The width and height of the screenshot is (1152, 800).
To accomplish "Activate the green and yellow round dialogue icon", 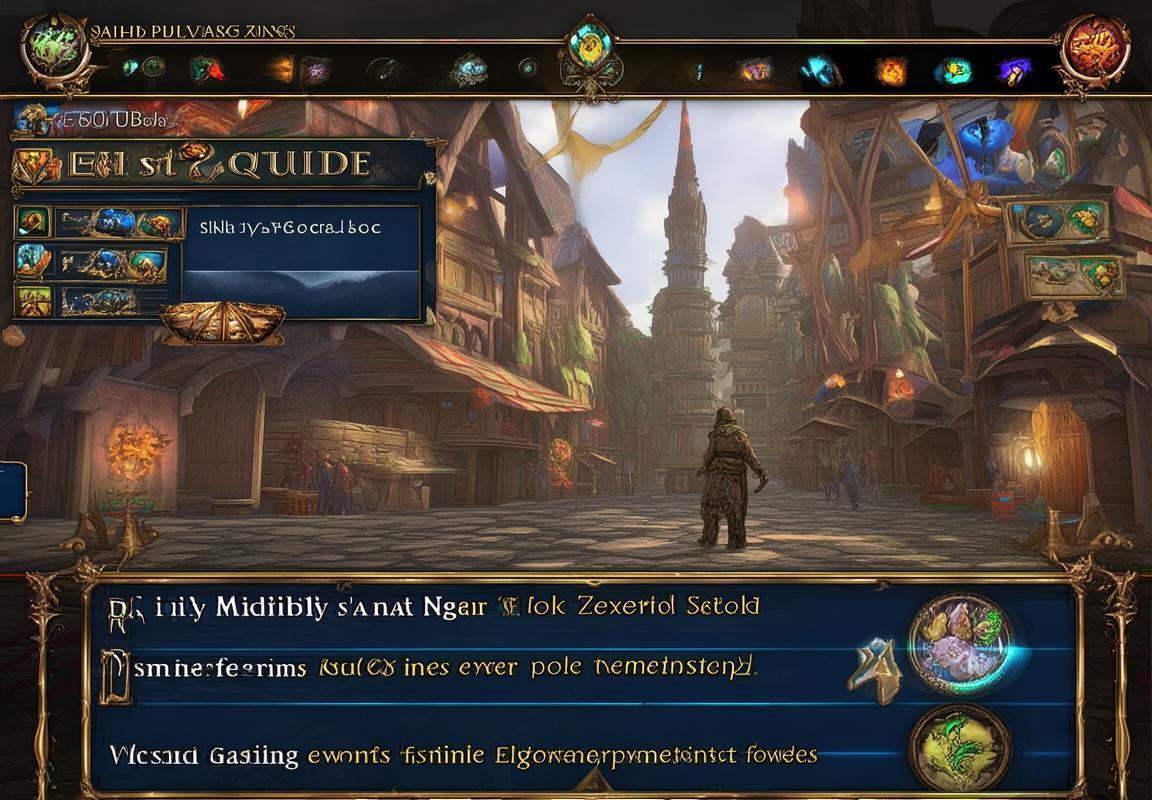I will click(960, 747).
